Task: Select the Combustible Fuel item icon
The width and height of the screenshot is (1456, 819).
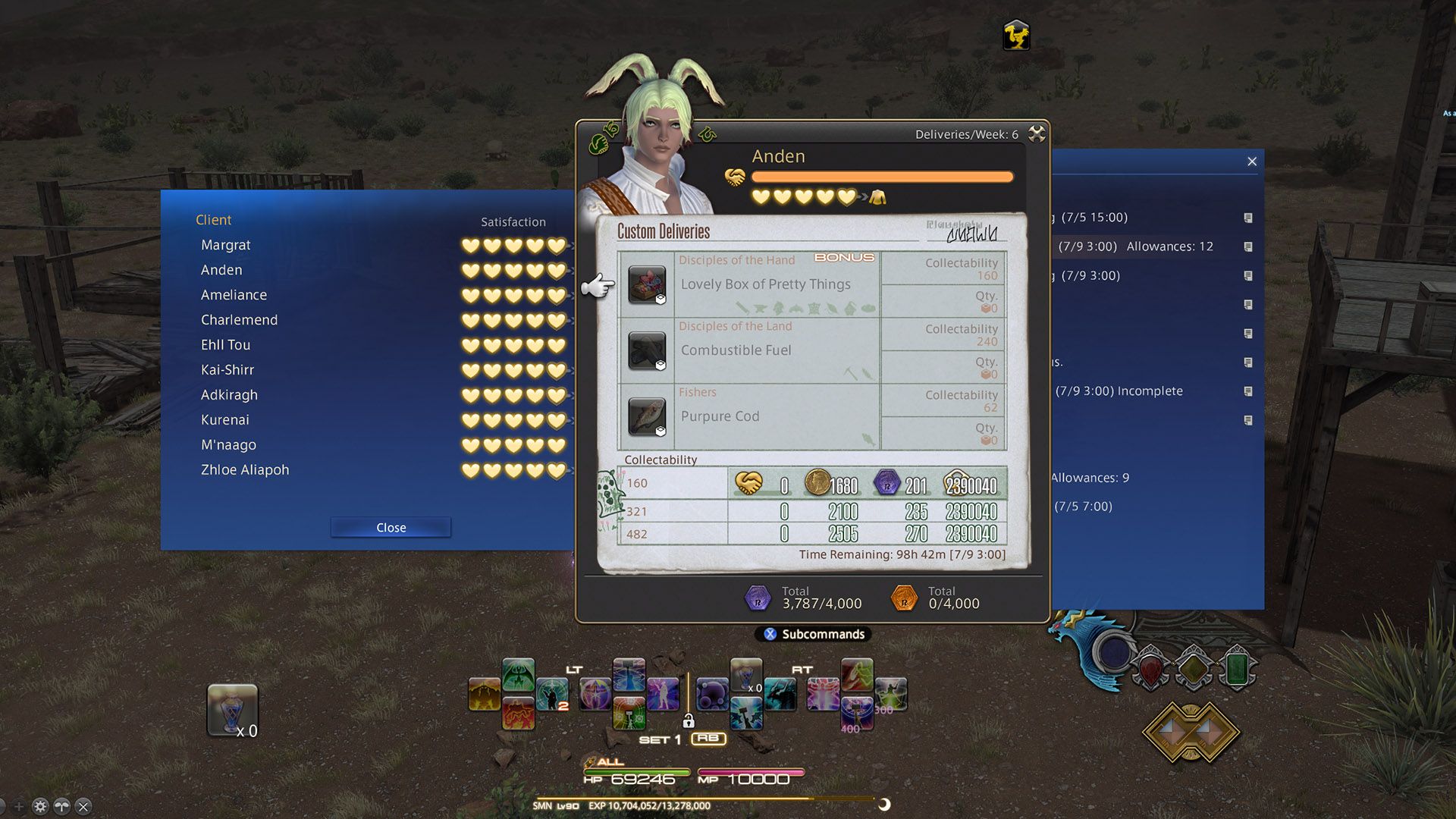Action: tap(645, 352)
